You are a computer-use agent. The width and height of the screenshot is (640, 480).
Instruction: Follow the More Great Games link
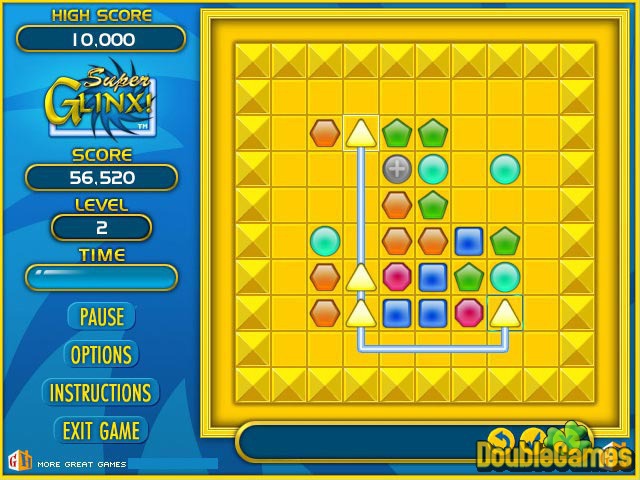point(80,464)
